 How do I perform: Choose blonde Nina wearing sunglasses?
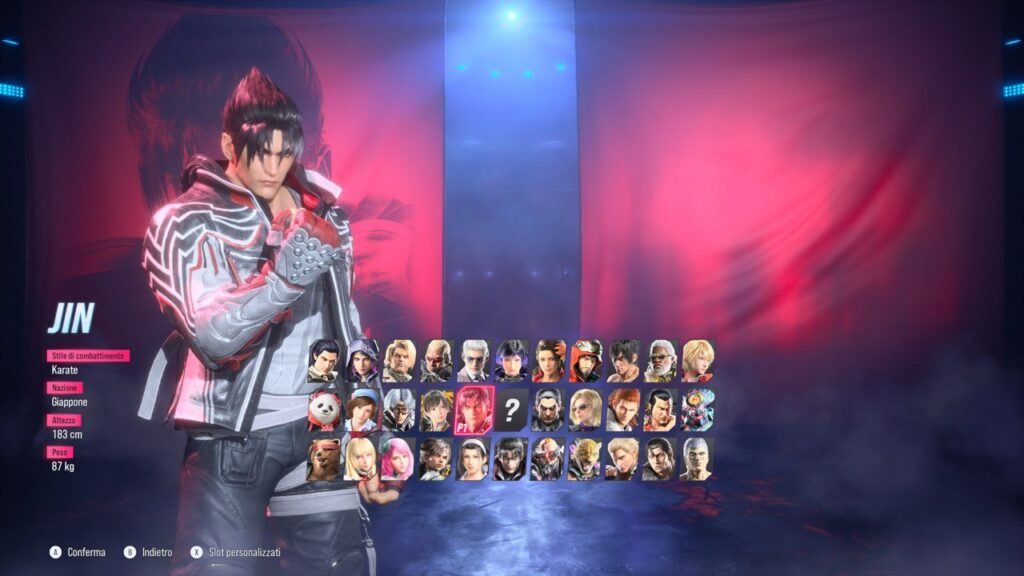(585, 409)
